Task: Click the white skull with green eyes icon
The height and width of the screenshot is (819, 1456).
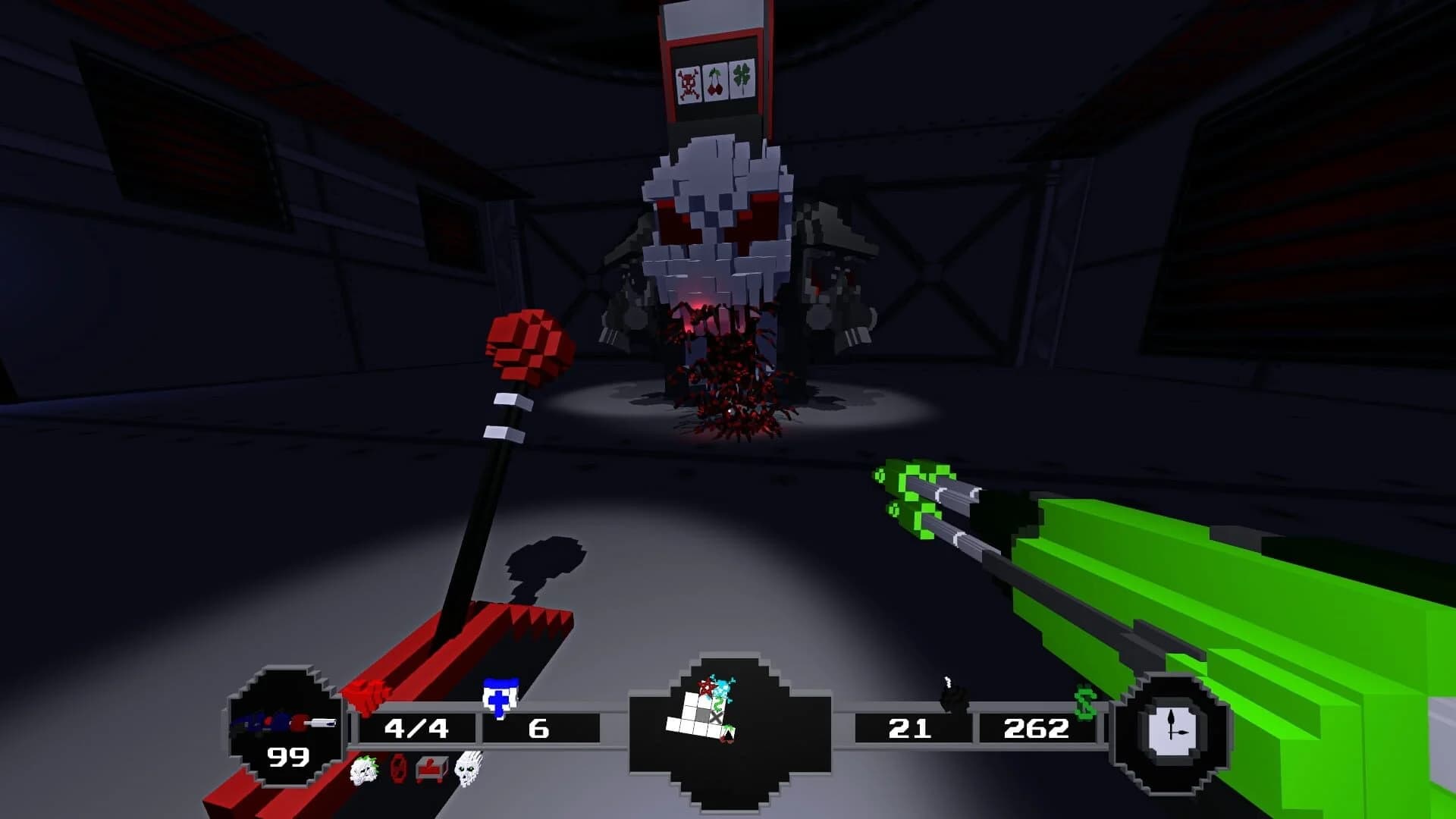Action: 469,770
